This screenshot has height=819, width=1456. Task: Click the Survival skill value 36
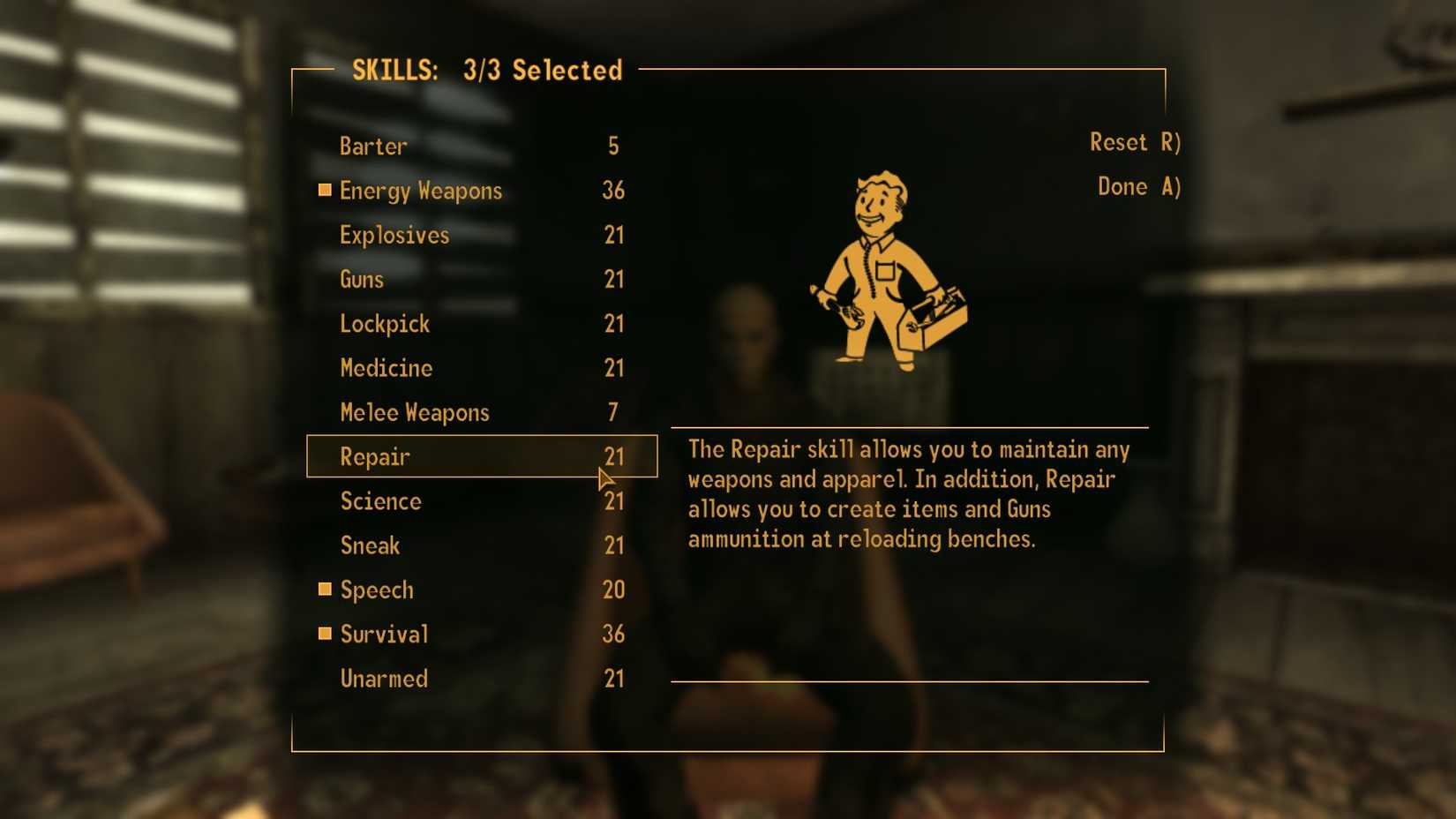click(614, 634)
